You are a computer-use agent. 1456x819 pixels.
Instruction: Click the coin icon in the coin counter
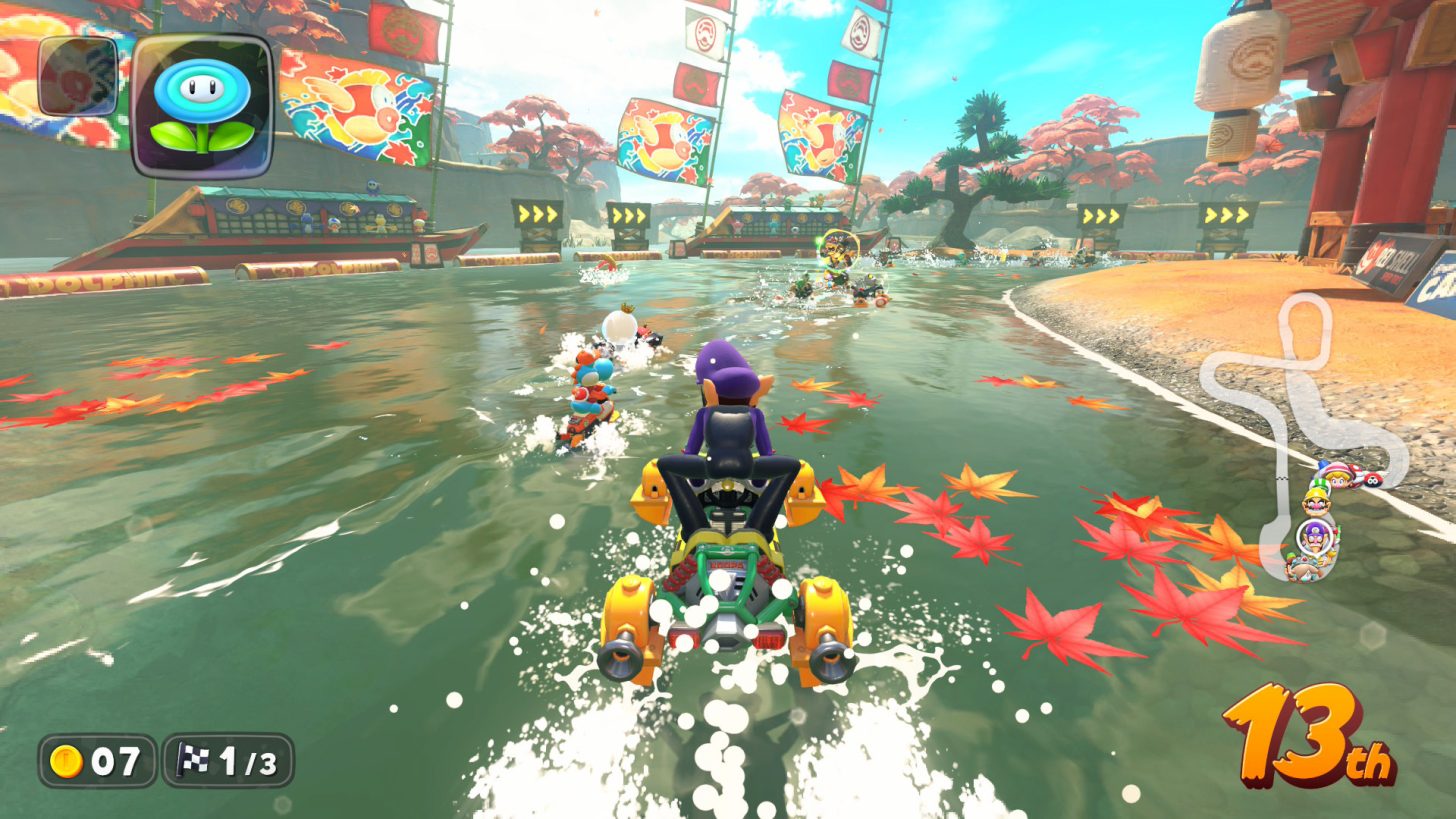[x=64, y=760]
